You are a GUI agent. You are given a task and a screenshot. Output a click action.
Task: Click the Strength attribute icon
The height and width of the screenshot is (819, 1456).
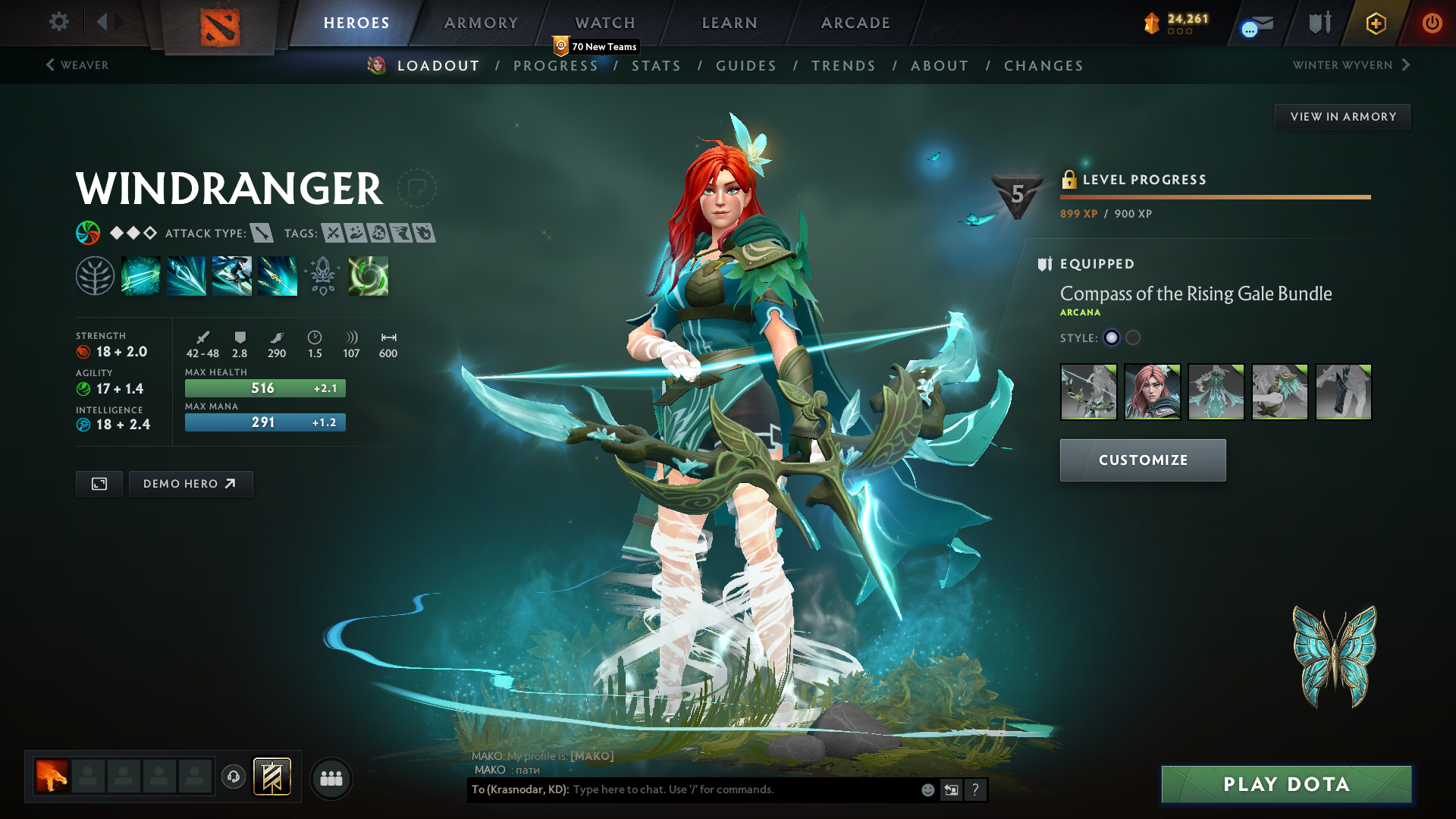[x=82, y=352]
